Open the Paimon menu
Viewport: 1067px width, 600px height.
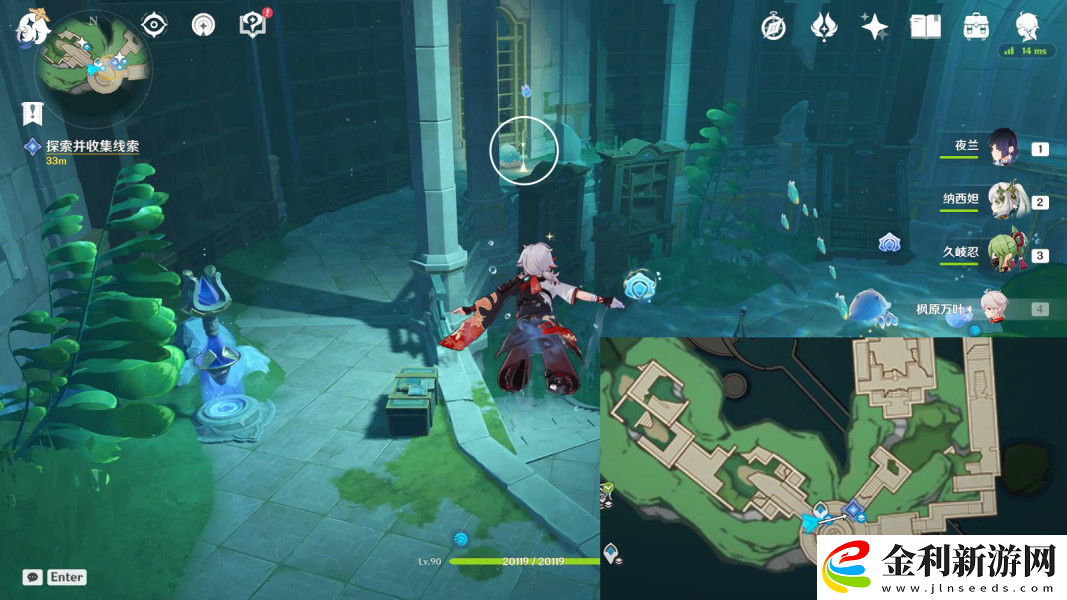[31, 26]
